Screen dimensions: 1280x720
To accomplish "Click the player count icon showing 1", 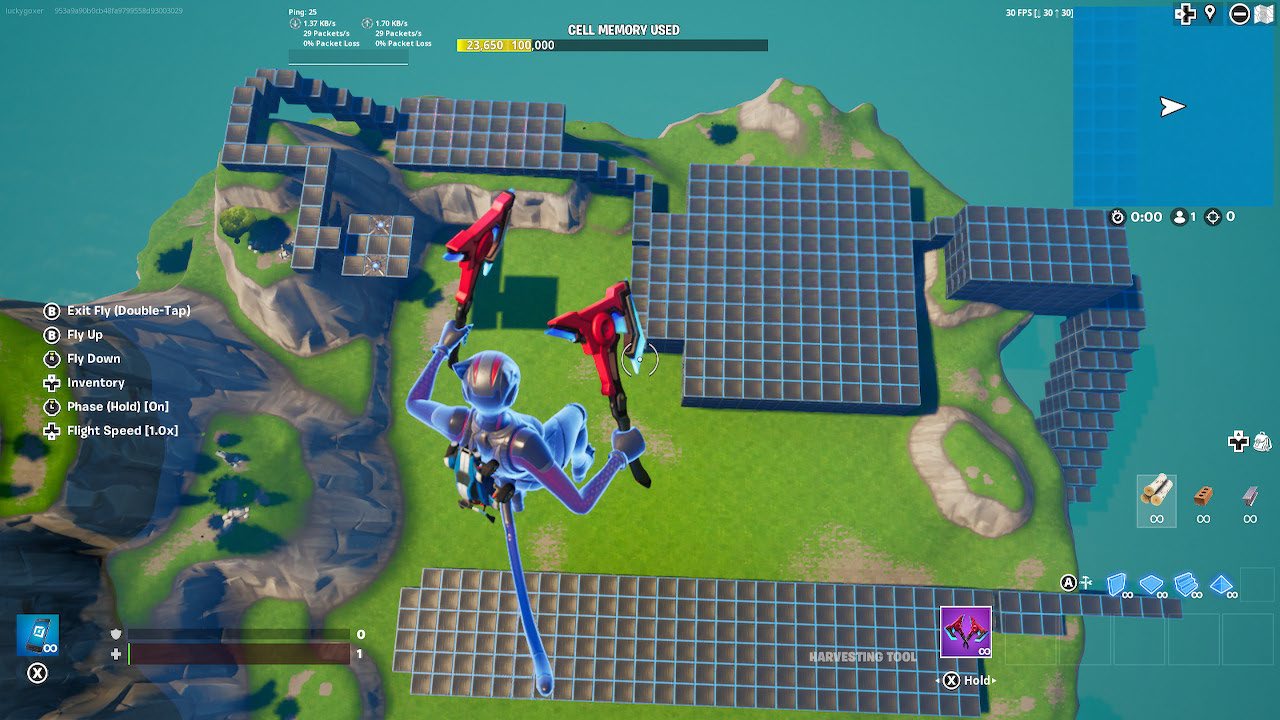I will pos(1180,216).
